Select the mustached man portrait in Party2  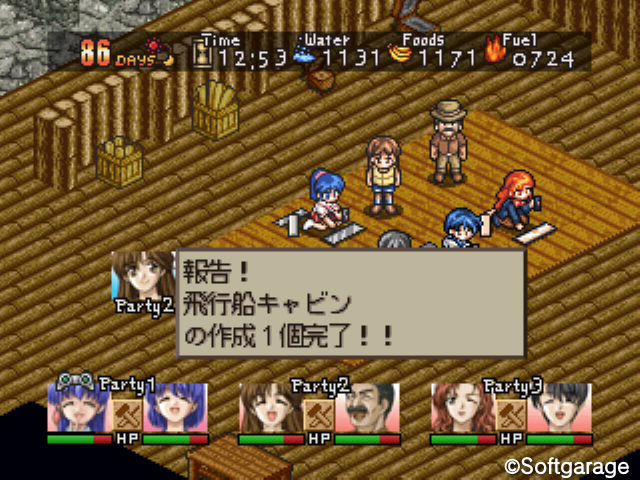click(x=366, y=408)
